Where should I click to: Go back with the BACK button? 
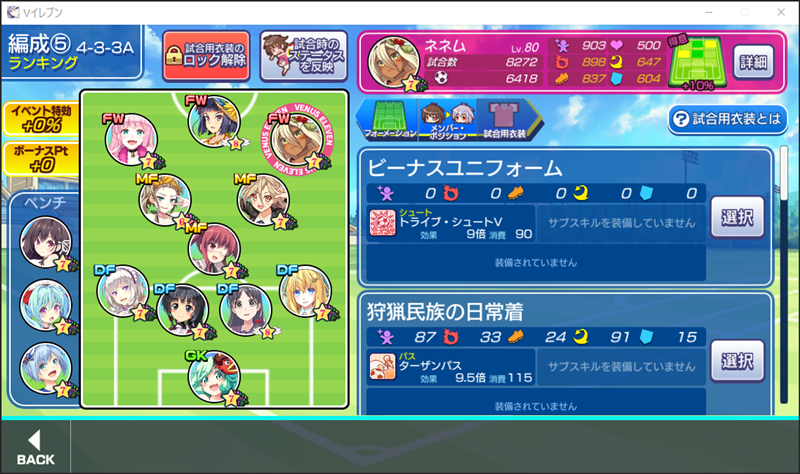pos(36,447)
